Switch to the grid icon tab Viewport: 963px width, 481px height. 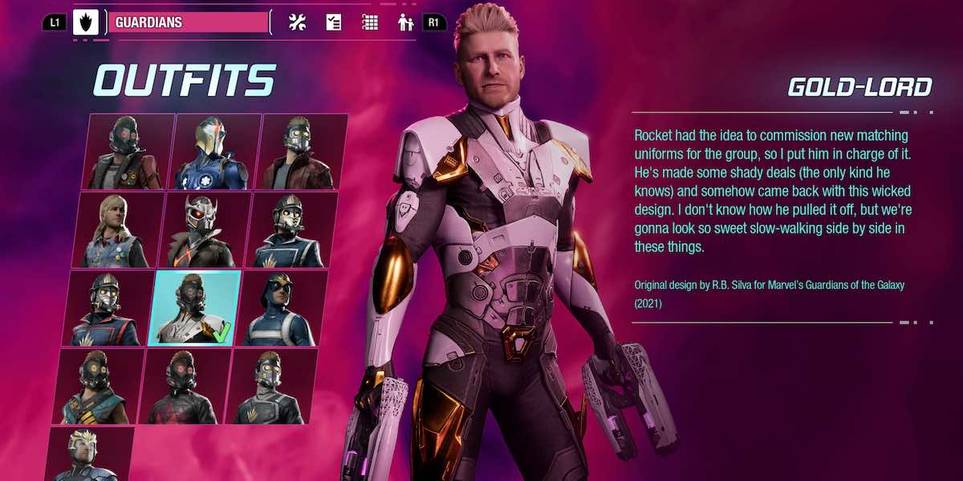[370, 22]
